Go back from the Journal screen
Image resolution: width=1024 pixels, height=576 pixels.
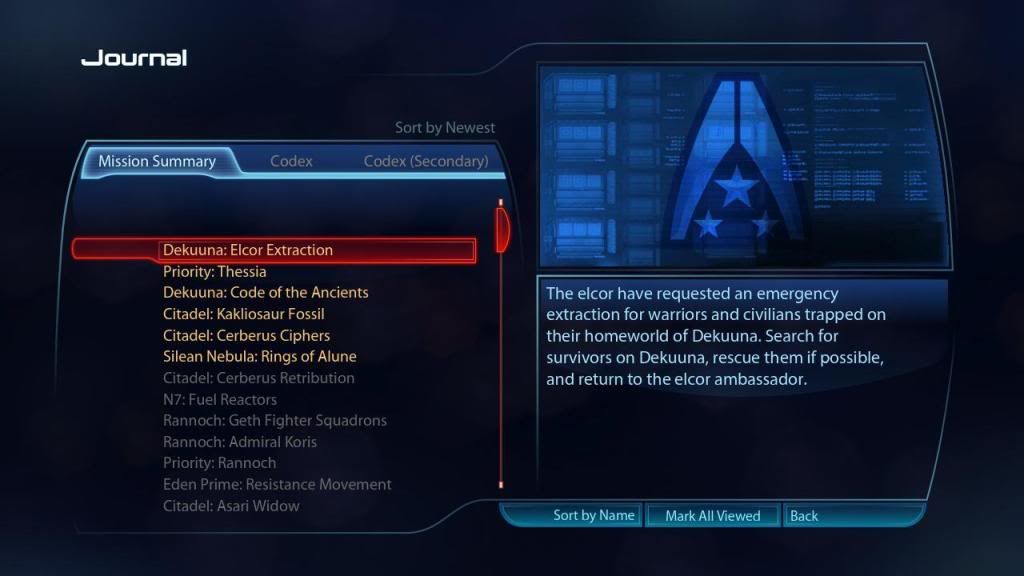(803, 516)
